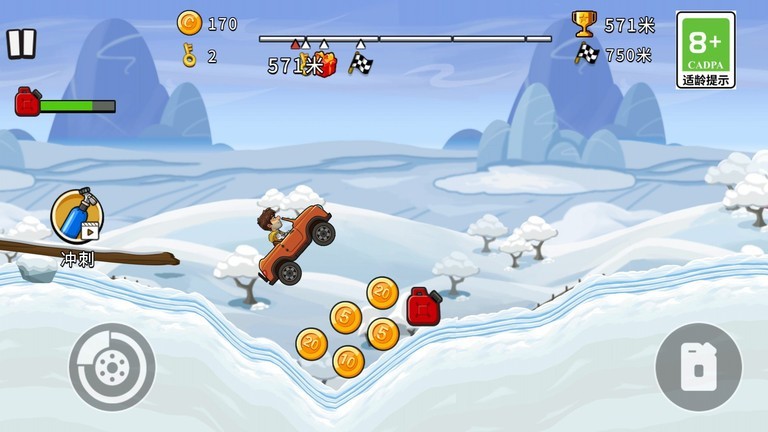Open the CADPA 8+ age rating notice

pos(706,50)
